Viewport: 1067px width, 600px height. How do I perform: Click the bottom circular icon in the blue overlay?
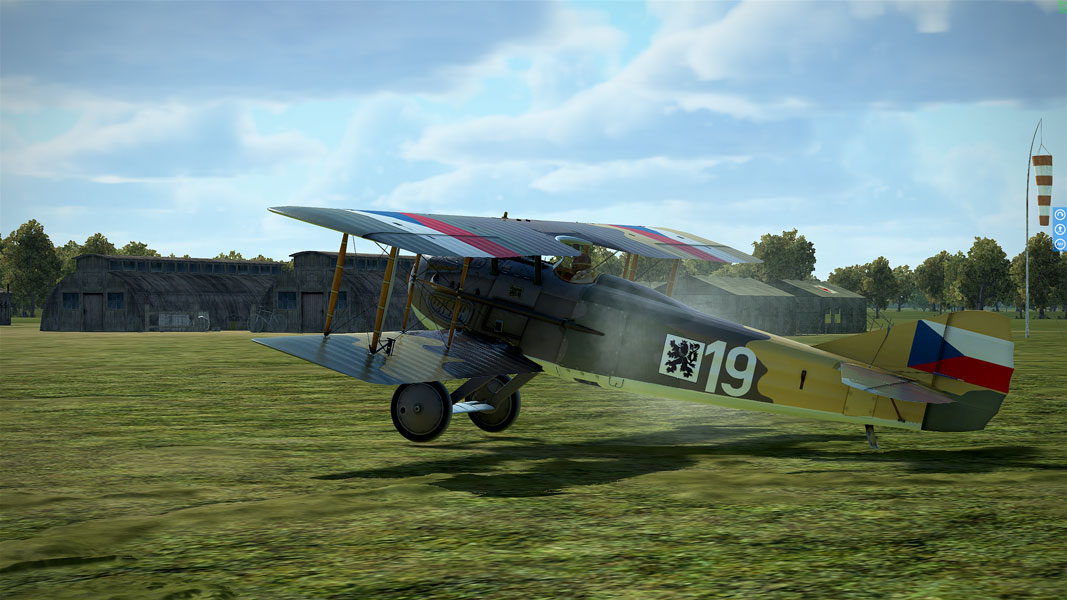click(x=1060, y=243)
